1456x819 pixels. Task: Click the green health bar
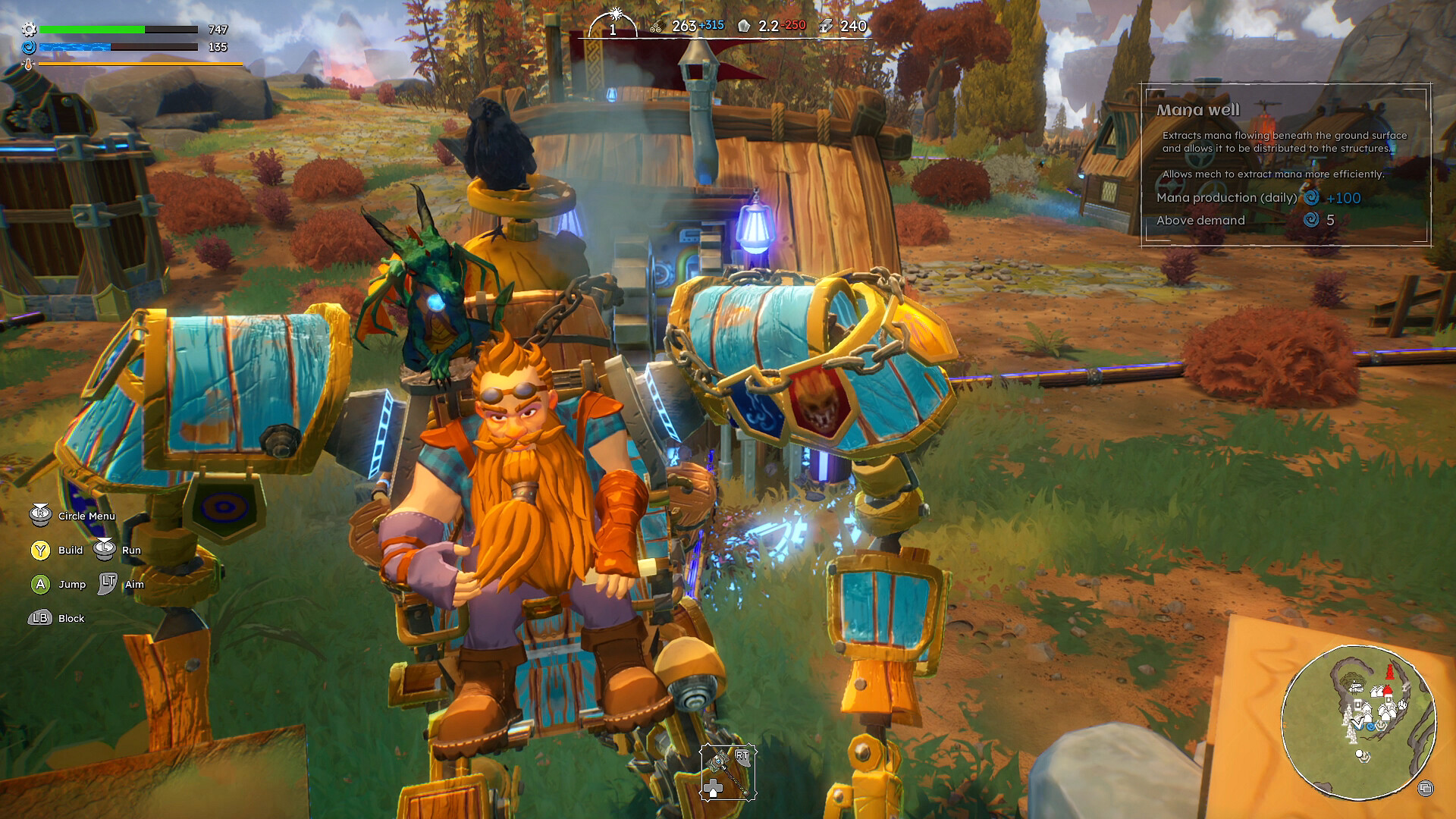93,30
